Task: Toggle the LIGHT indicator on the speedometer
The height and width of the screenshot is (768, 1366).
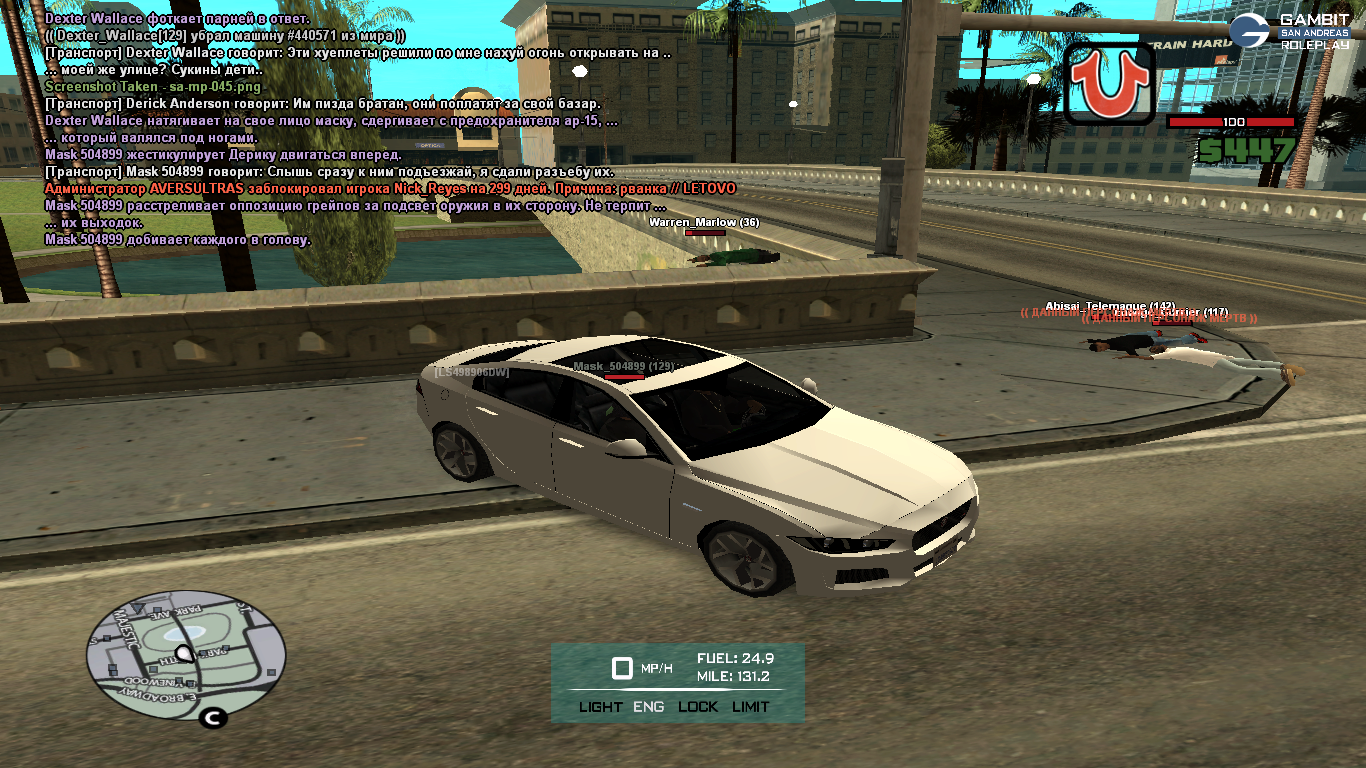Action: pos(600,707)
